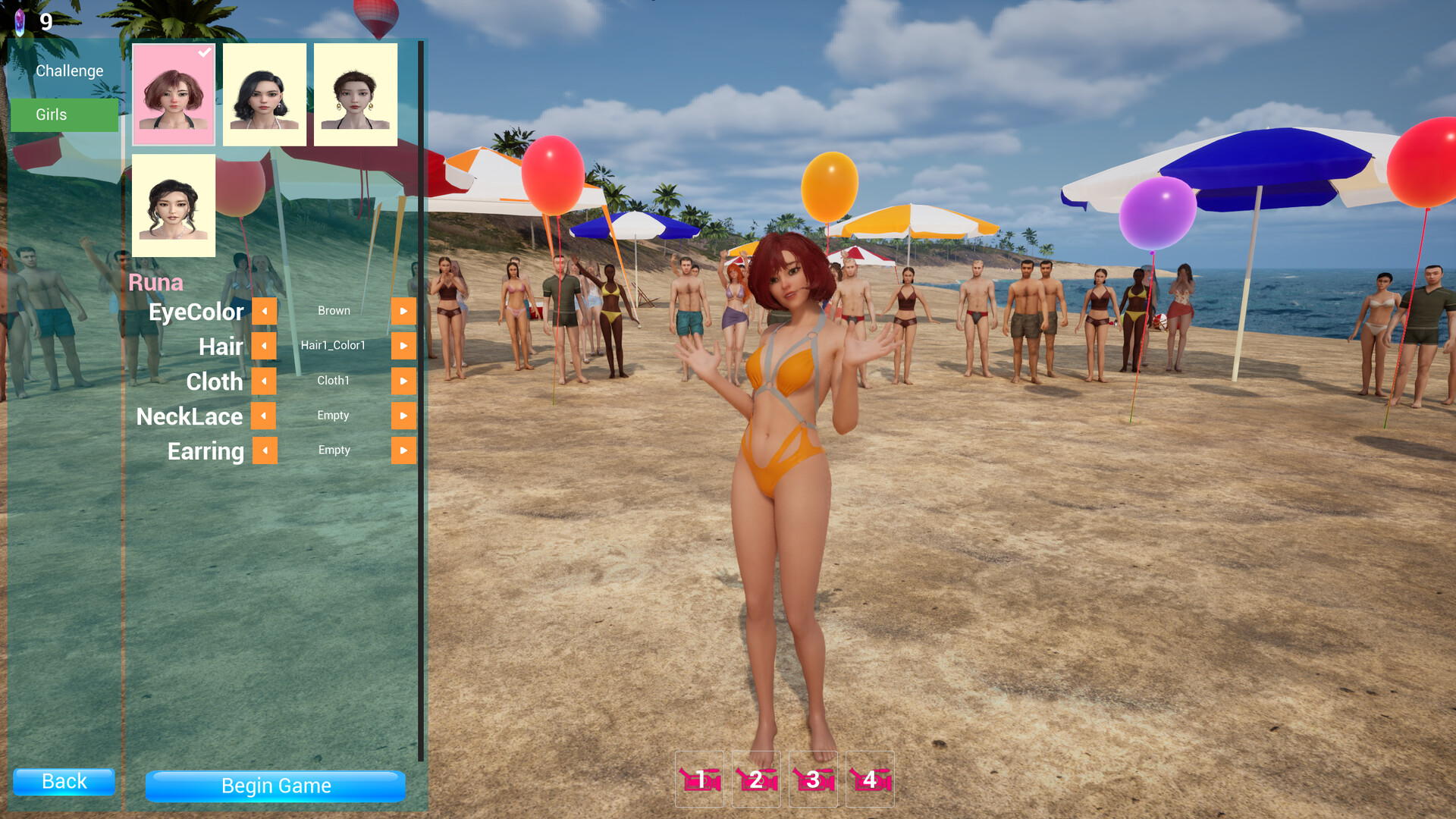This screenshot has height=819, width=1456.
Task: Click the left arrow next to Hair
Action: click(x=264, y=346)
